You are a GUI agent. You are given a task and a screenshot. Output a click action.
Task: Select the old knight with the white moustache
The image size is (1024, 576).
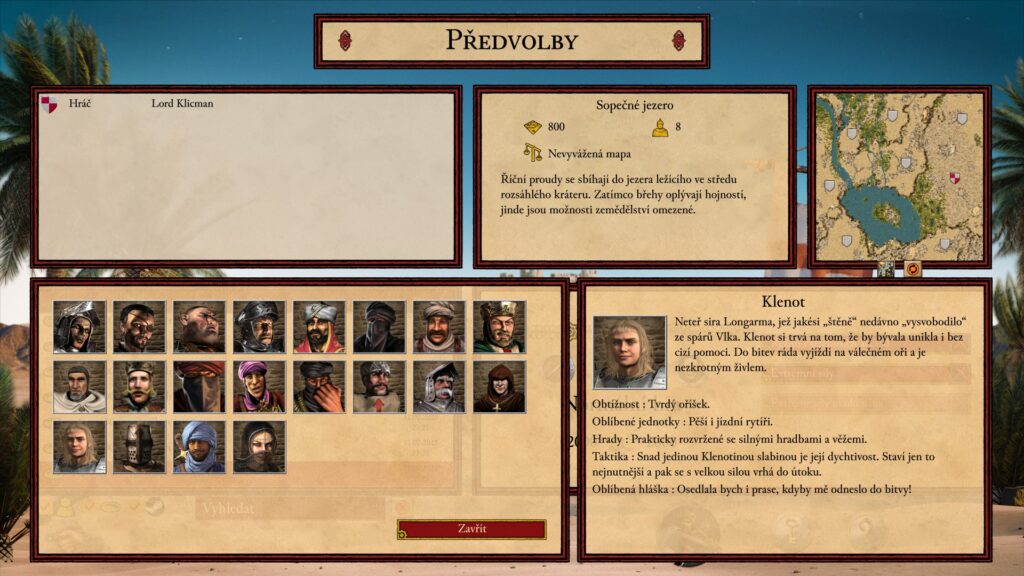(439, 386)
